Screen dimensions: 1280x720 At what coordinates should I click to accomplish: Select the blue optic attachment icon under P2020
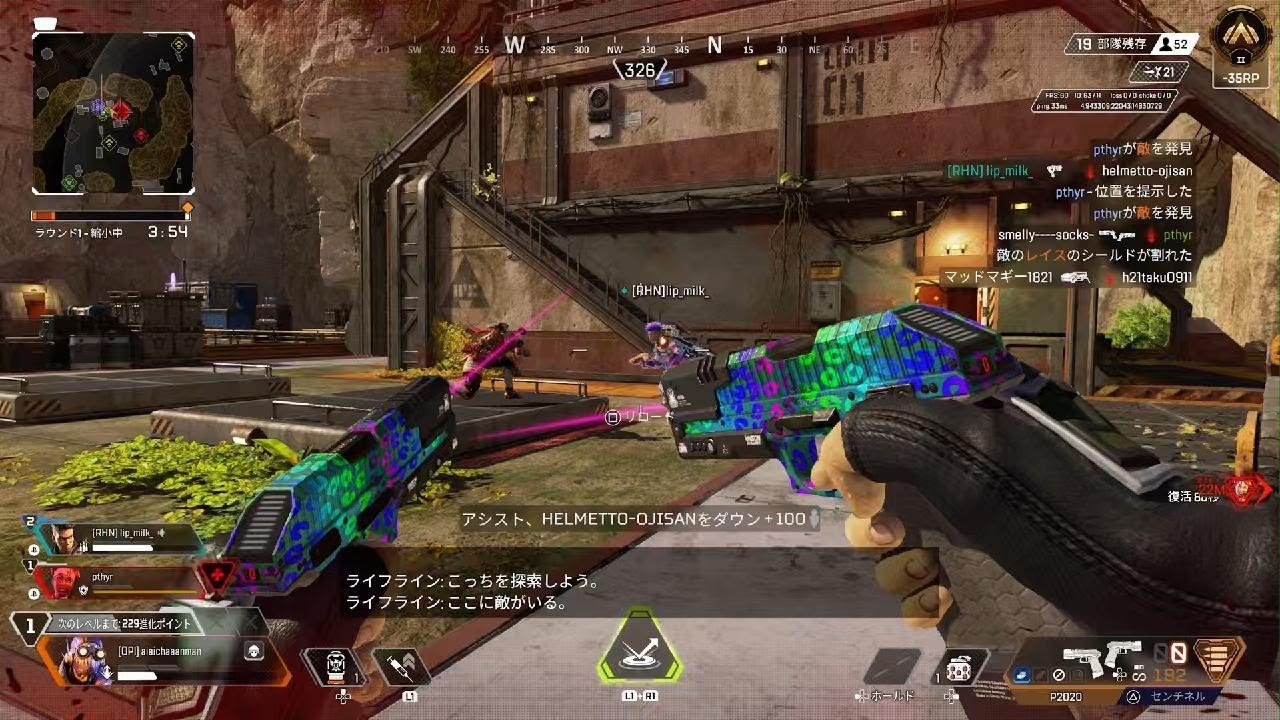click(1022, 676)
